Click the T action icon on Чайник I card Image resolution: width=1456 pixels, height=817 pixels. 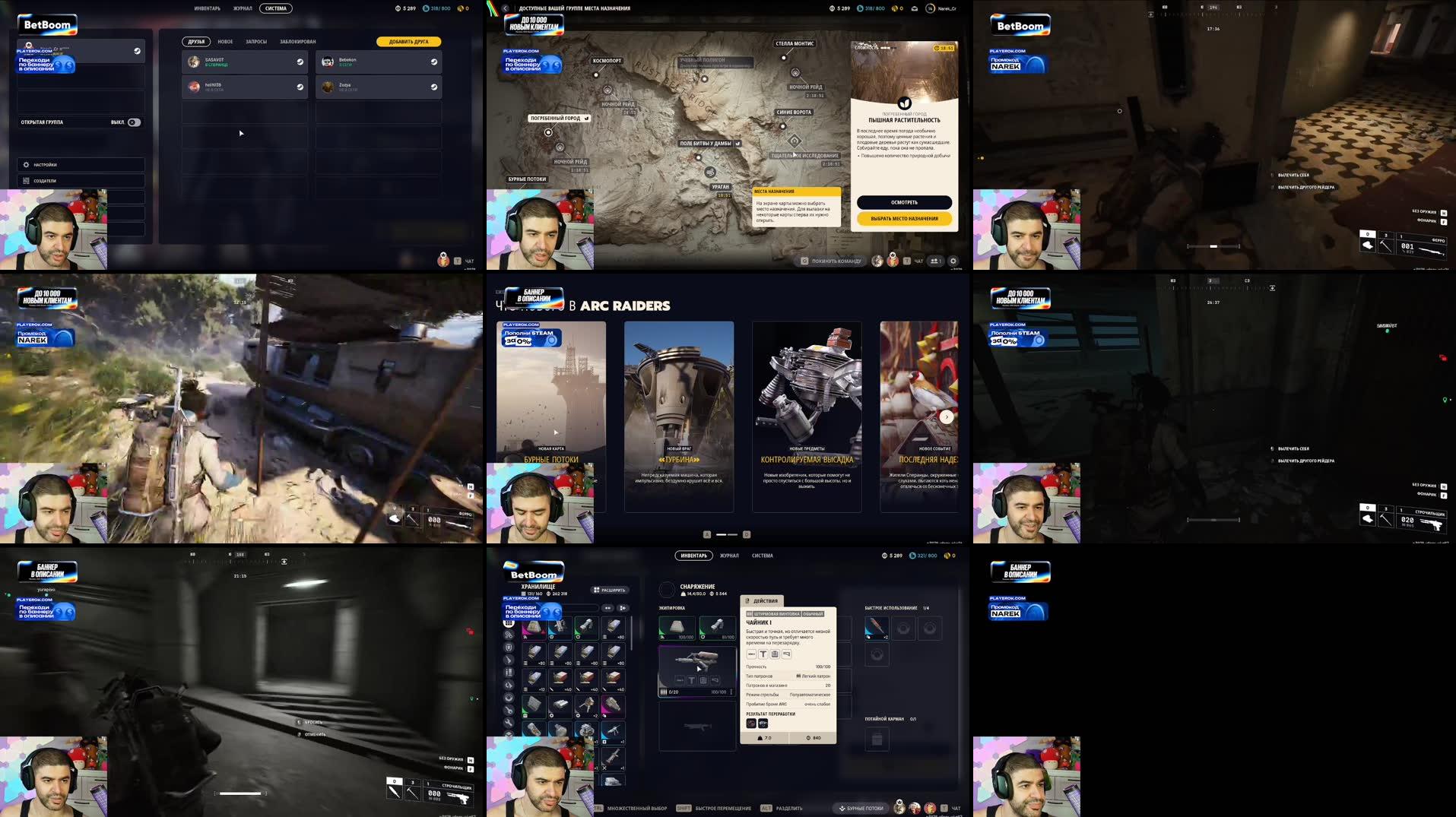[763, 654]
